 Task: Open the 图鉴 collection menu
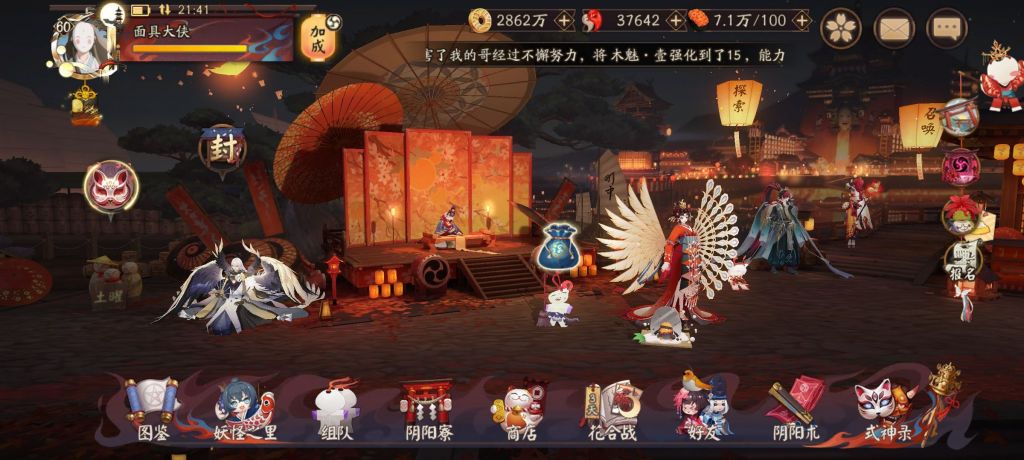click(152, 410)
